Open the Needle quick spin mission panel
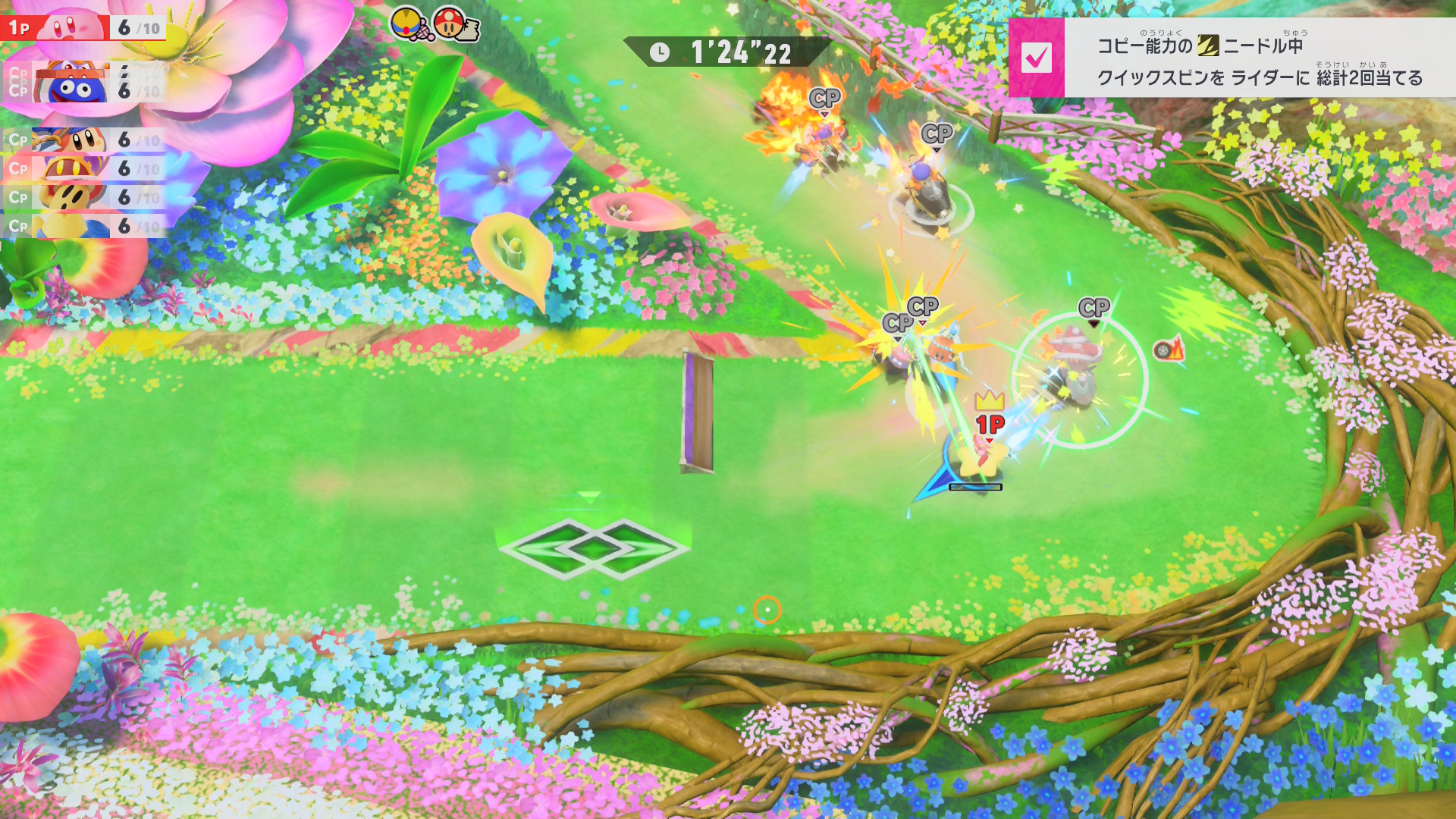The image size is (1456, 819). point(1259,59)
